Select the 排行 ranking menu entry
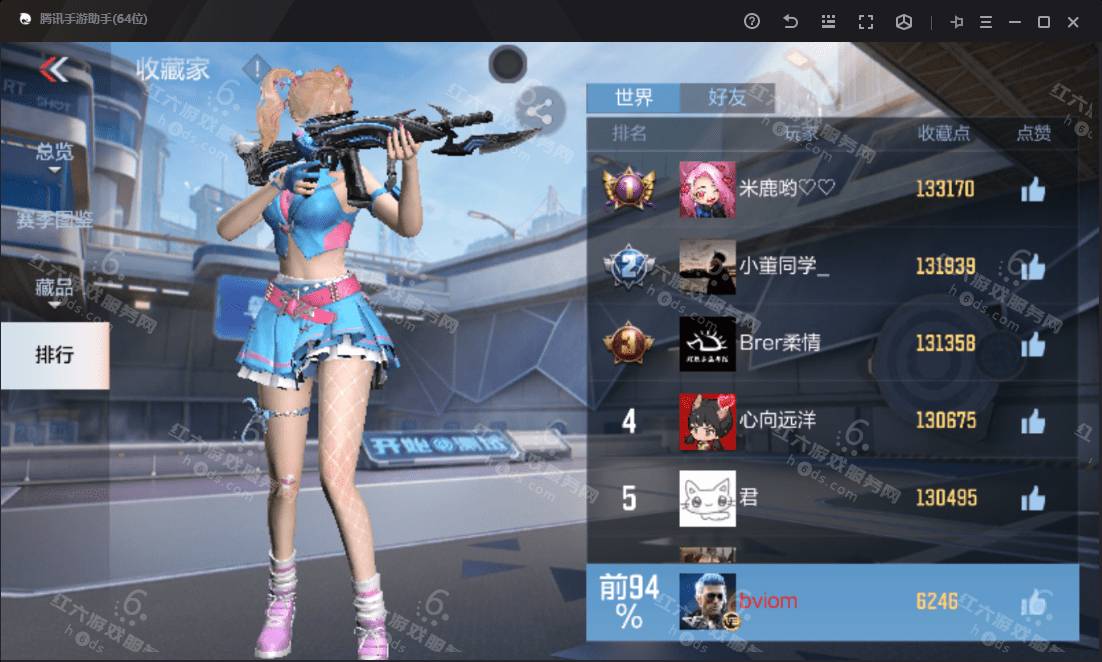1102x662 pixels. coord(54,355)
